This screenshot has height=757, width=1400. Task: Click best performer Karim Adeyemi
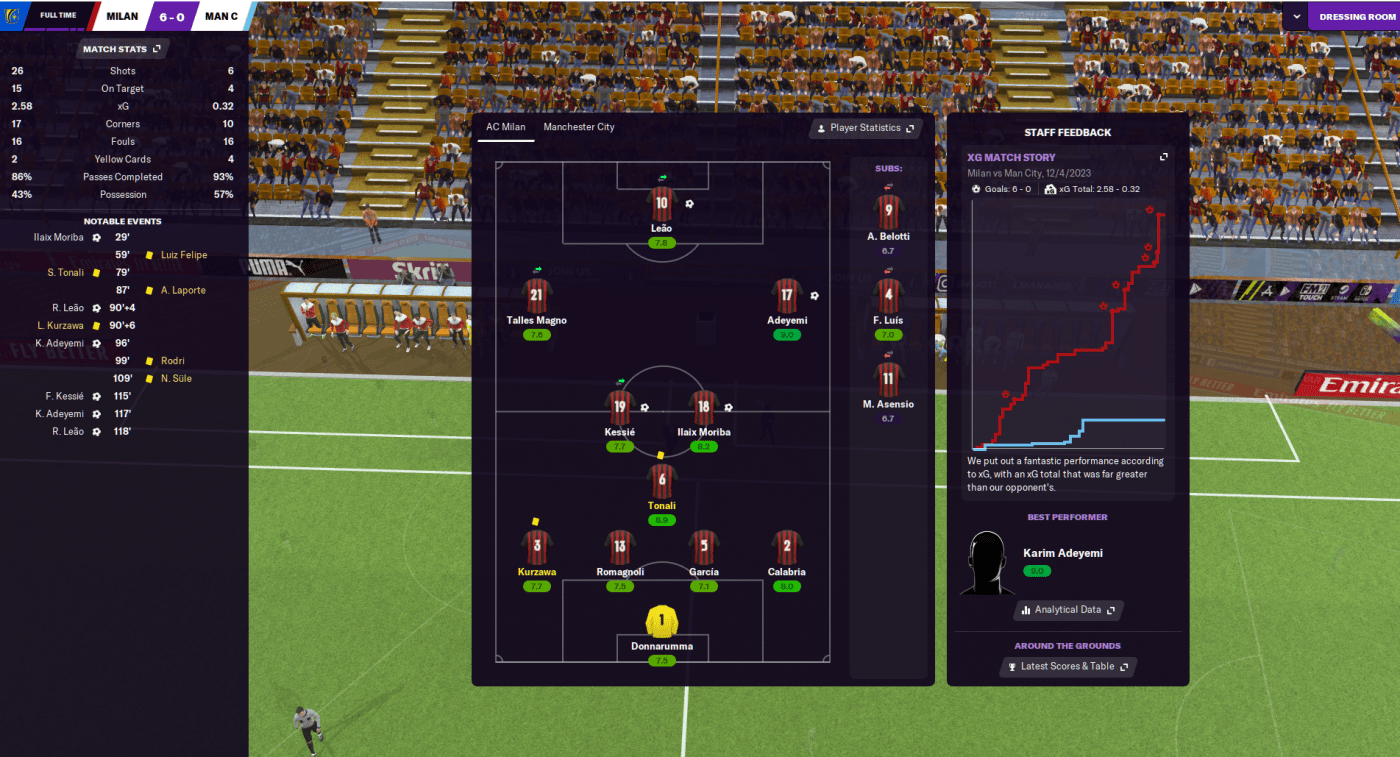point(1061,553)
